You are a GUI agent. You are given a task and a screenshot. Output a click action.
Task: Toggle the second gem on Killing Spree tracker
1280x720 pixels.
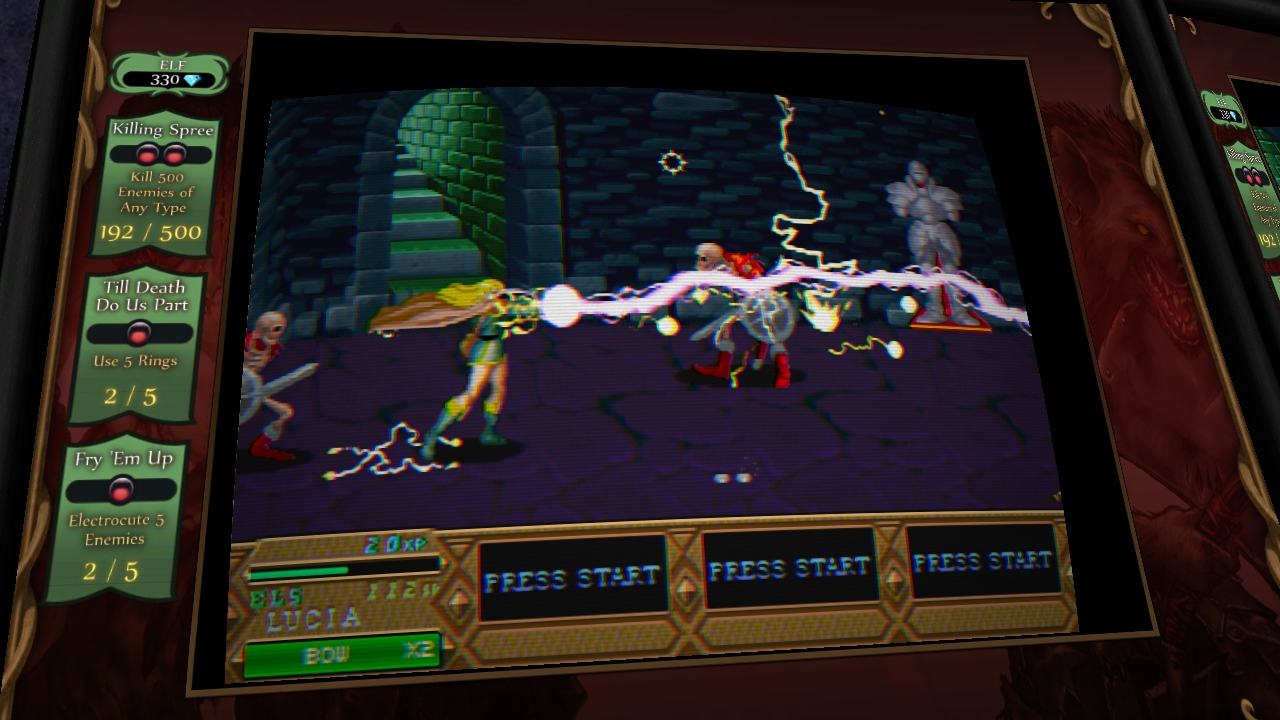tap(175, 152)
